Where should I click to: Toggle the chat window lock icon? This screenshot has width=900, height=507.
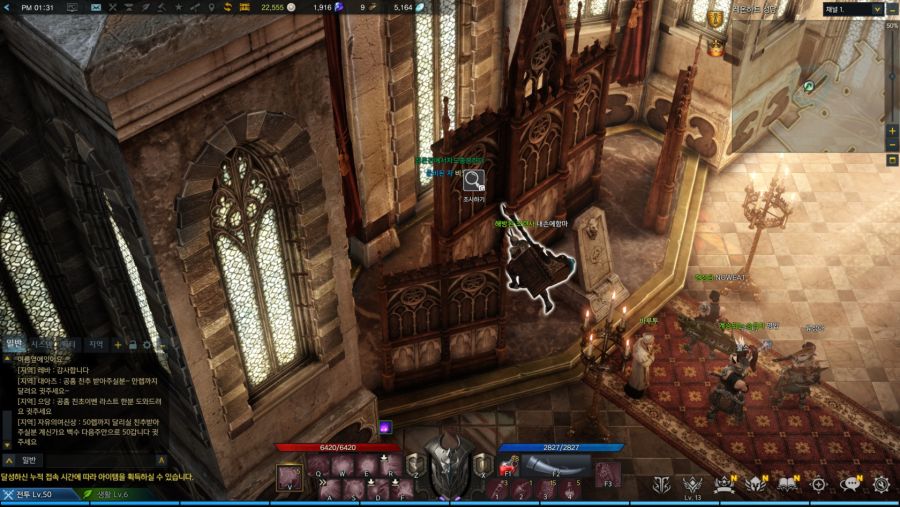[x=132, y=345]
